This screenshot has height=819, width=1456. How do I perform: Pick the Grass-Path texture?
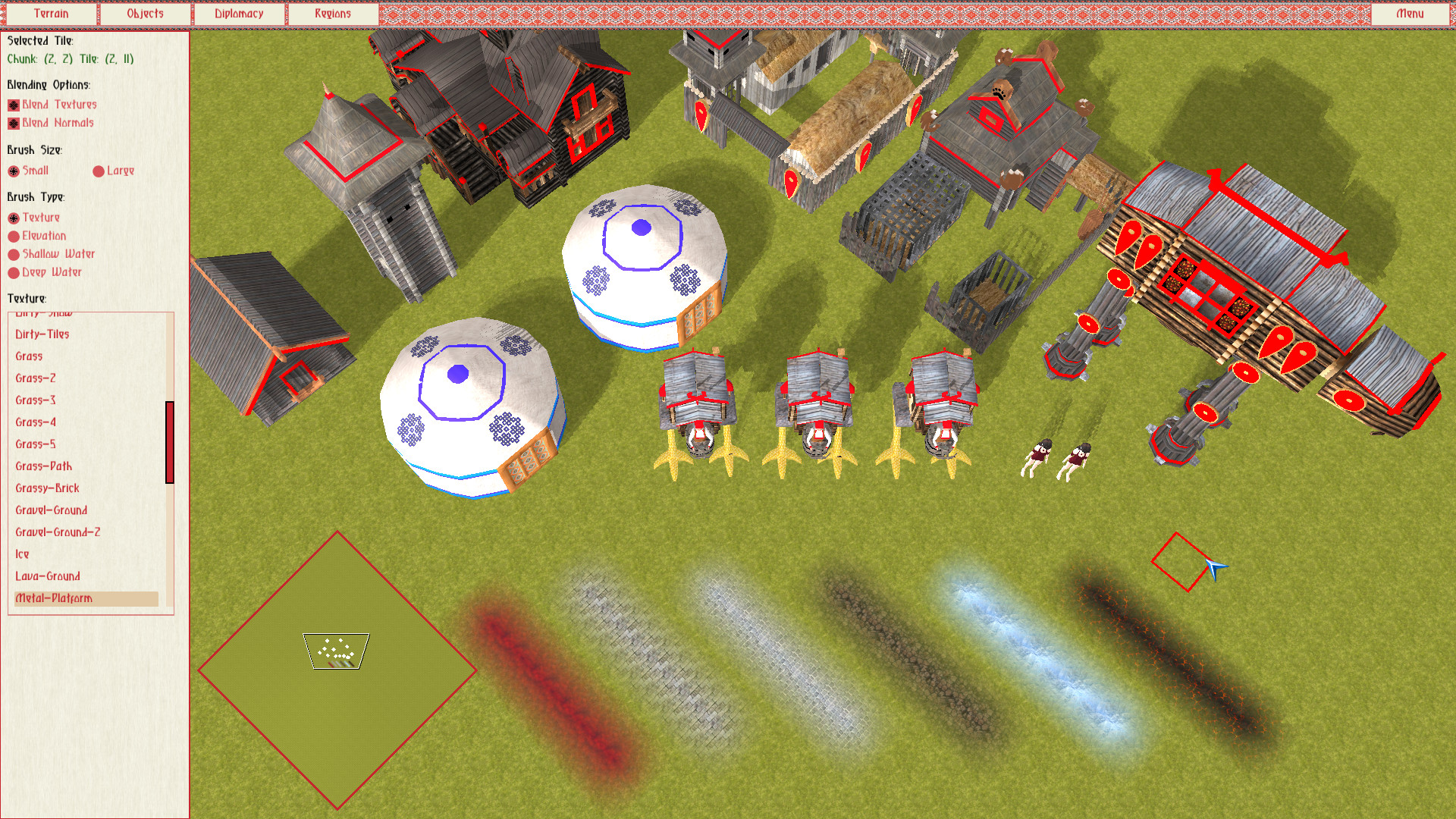click(42, 466)
